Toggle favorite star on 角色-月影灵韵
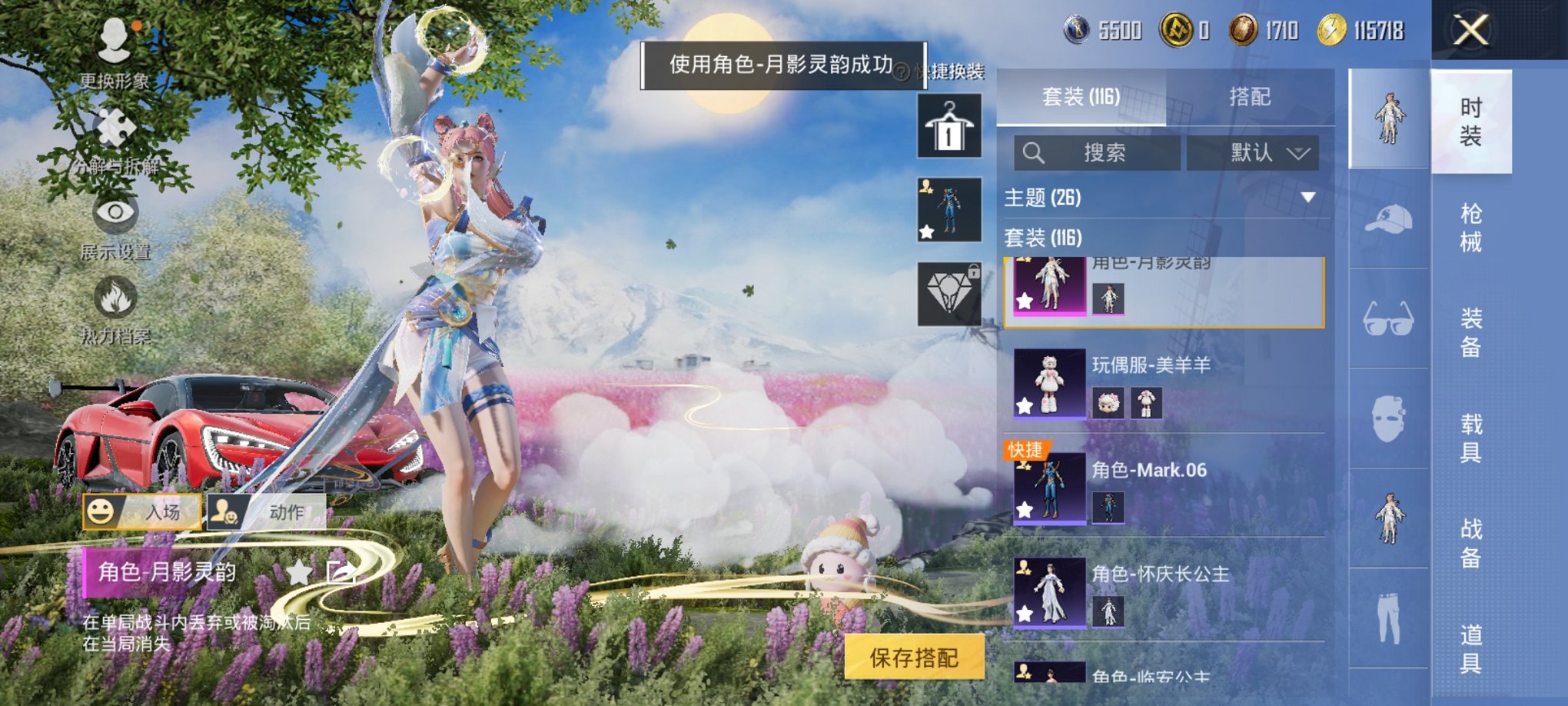The image size is (1568, 706). tap(1024, 300)
